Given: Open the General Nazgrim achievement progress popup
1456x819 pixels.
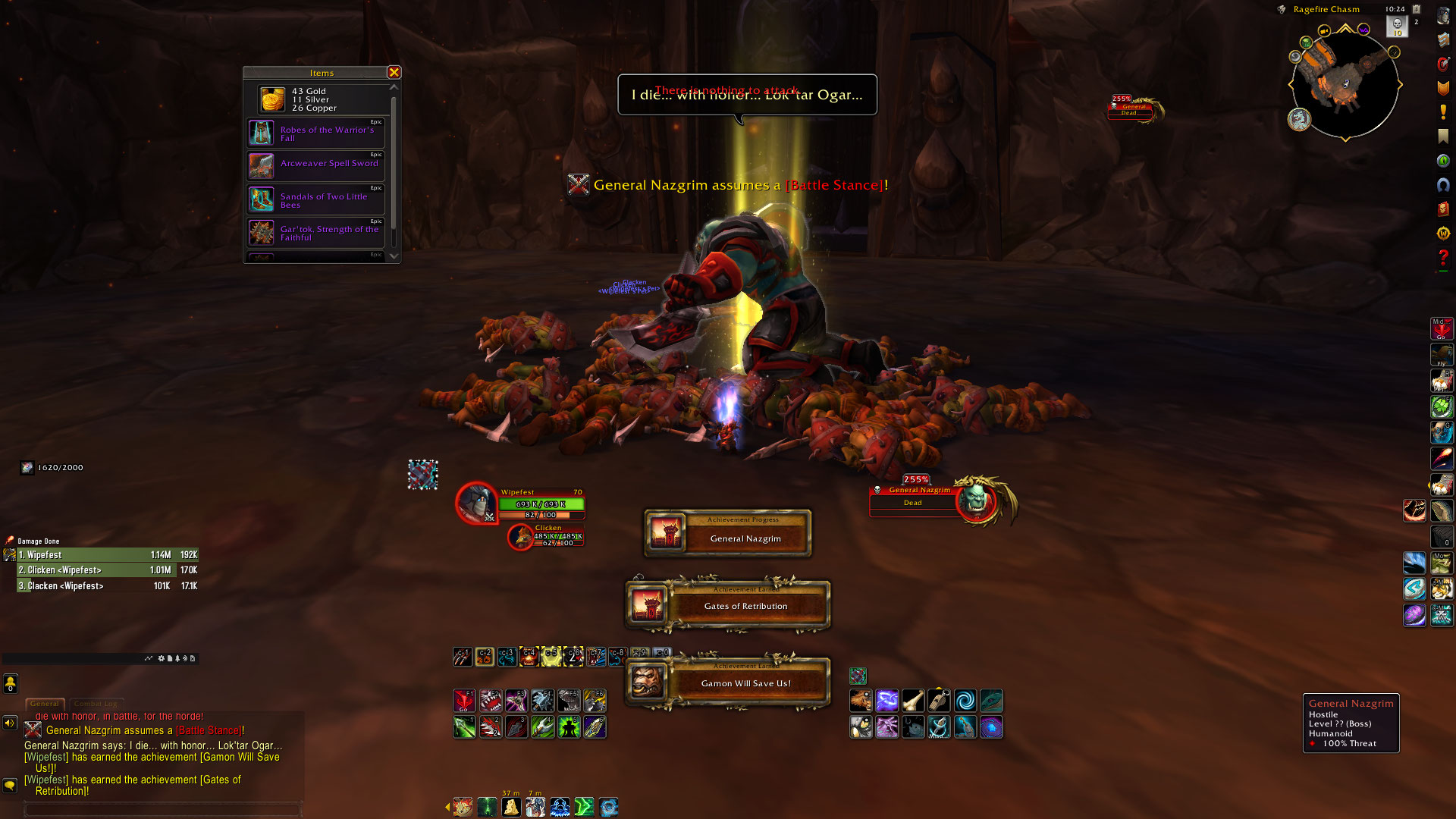Looking at the screenshot, I should point(728,533).
